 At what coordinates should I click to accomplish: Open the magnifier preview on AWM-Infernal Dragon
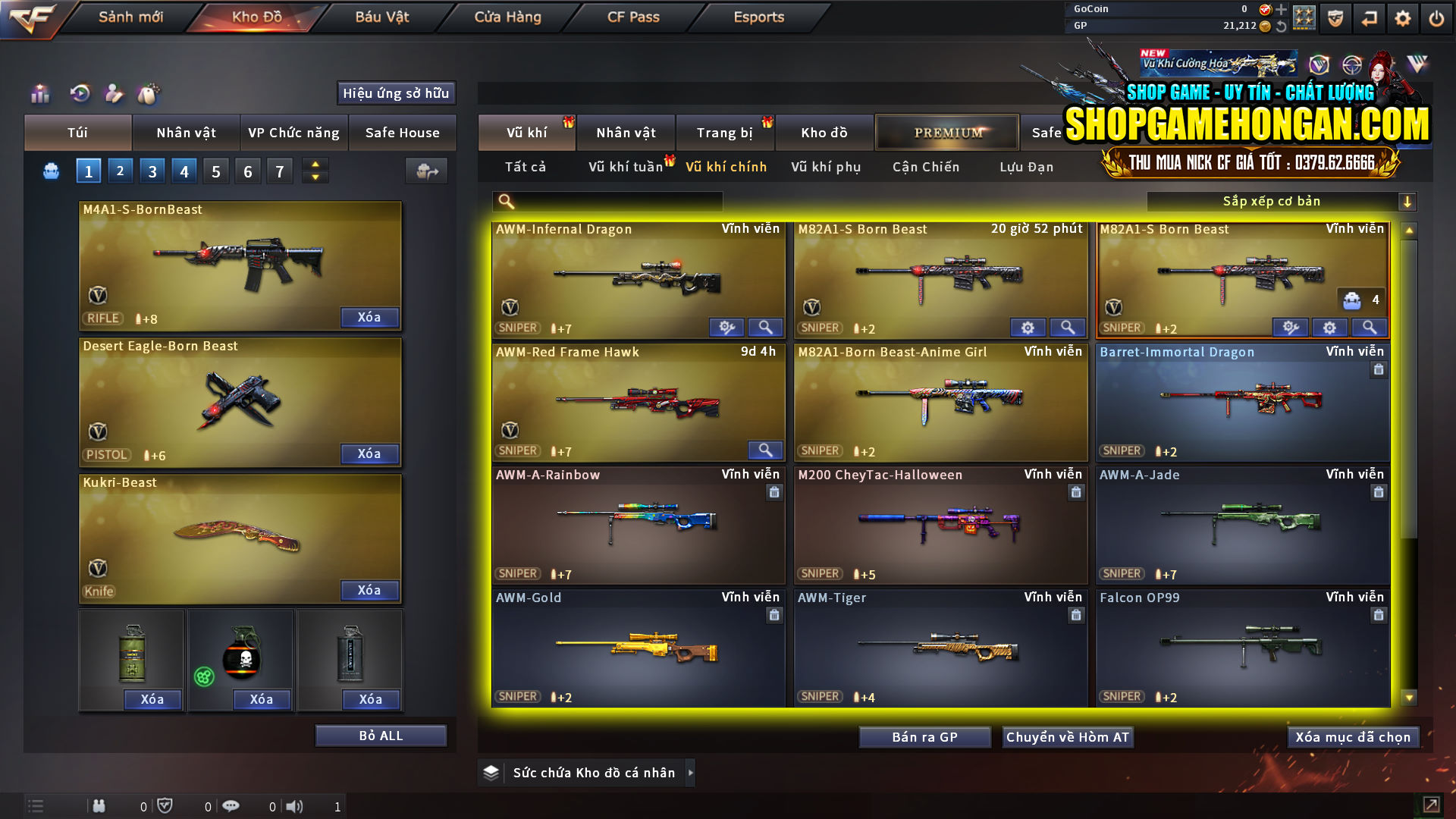click(x=765, y=327)
